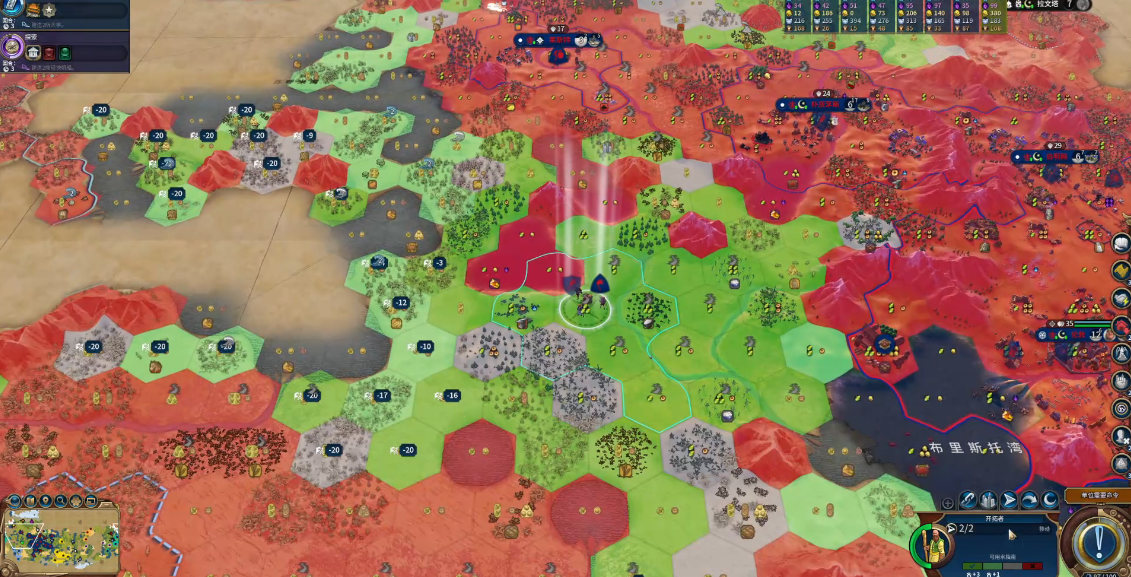This screenshot has width=1131, height=577.
Task: Select the settler unit portrait
Action: coord(933,546)
